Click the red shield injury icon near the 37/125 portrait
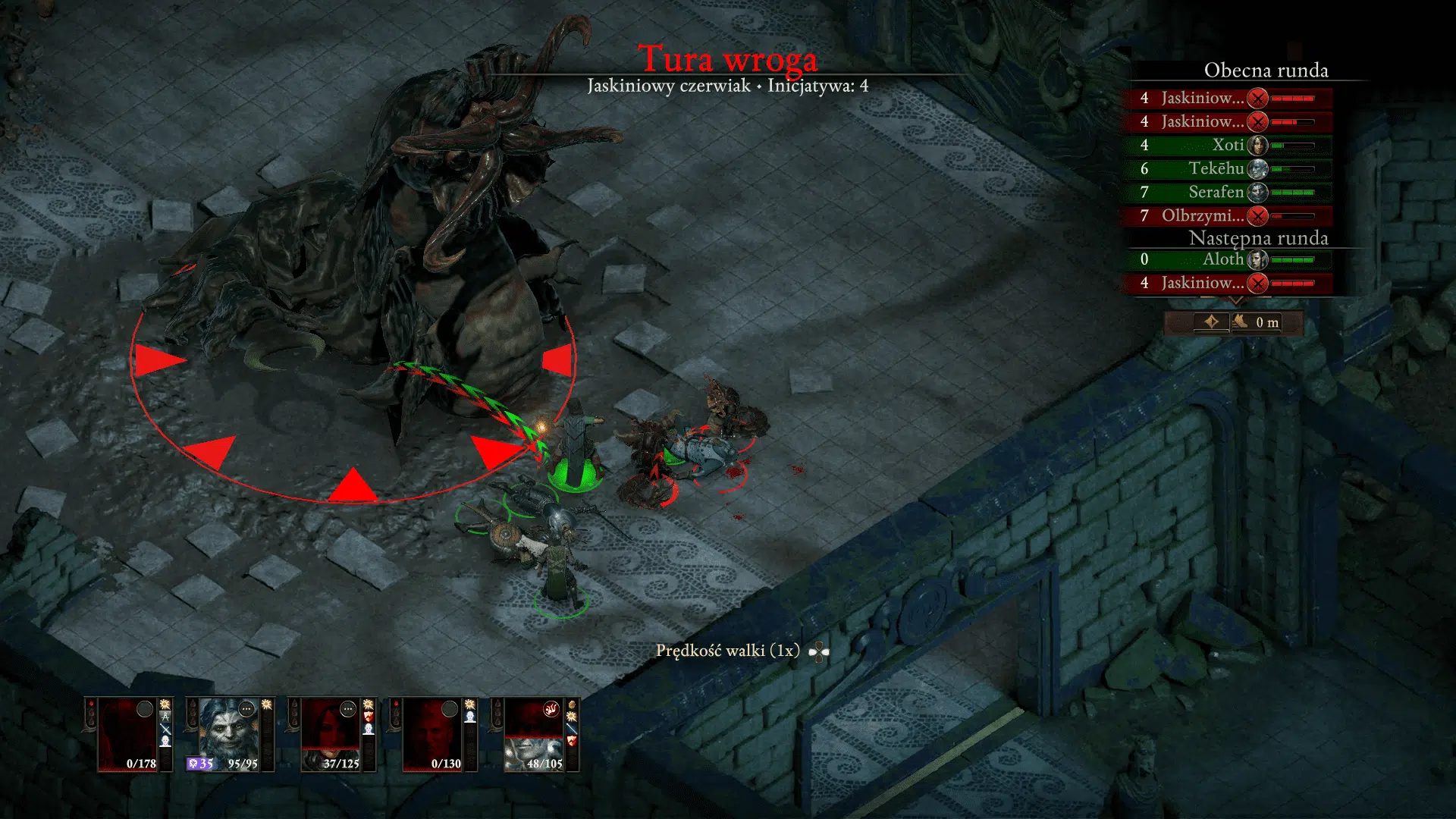Screen dimensions: 1456x819 [x=369, y=716]
